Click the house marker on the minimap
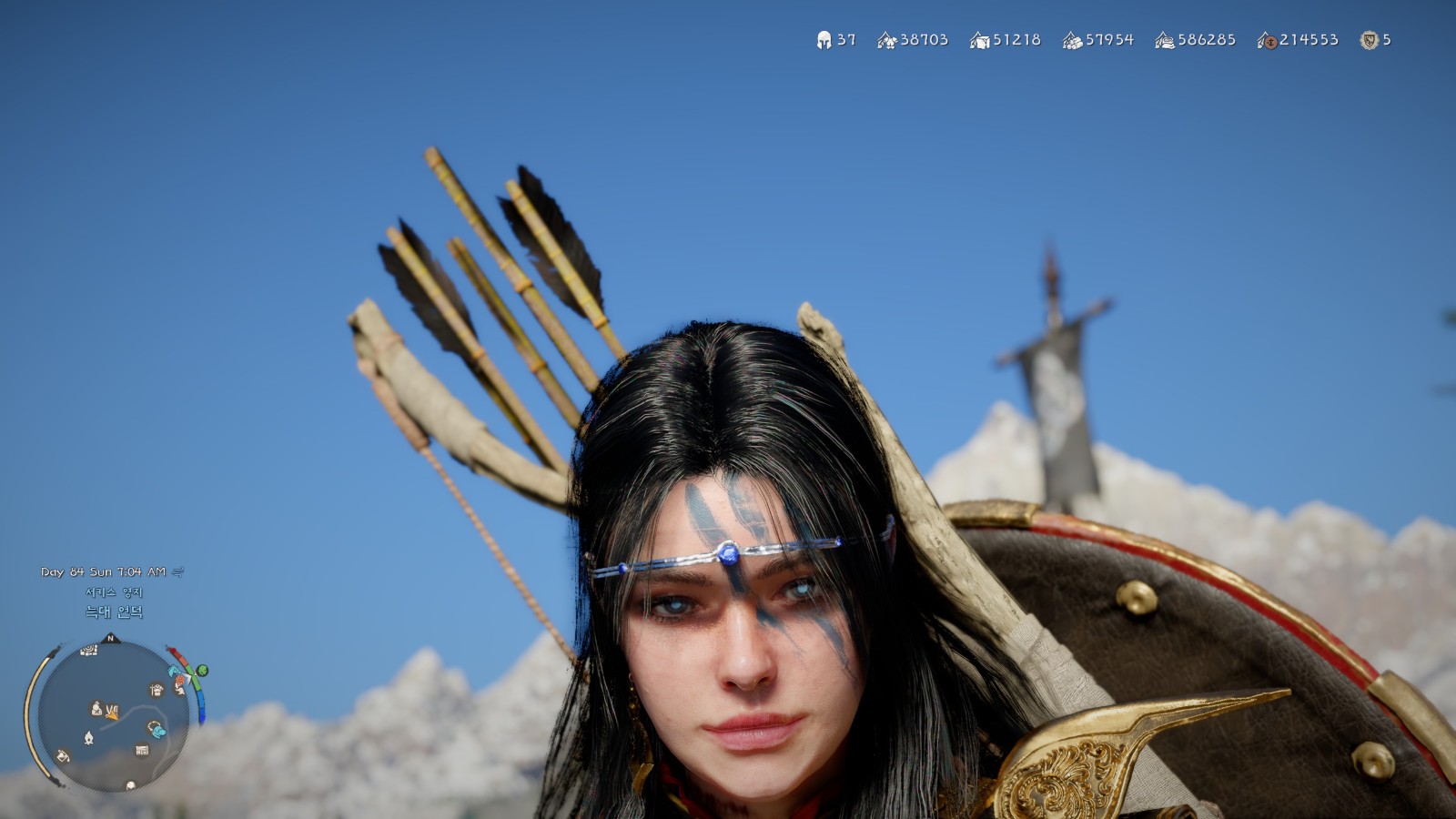 coord(157,690)
